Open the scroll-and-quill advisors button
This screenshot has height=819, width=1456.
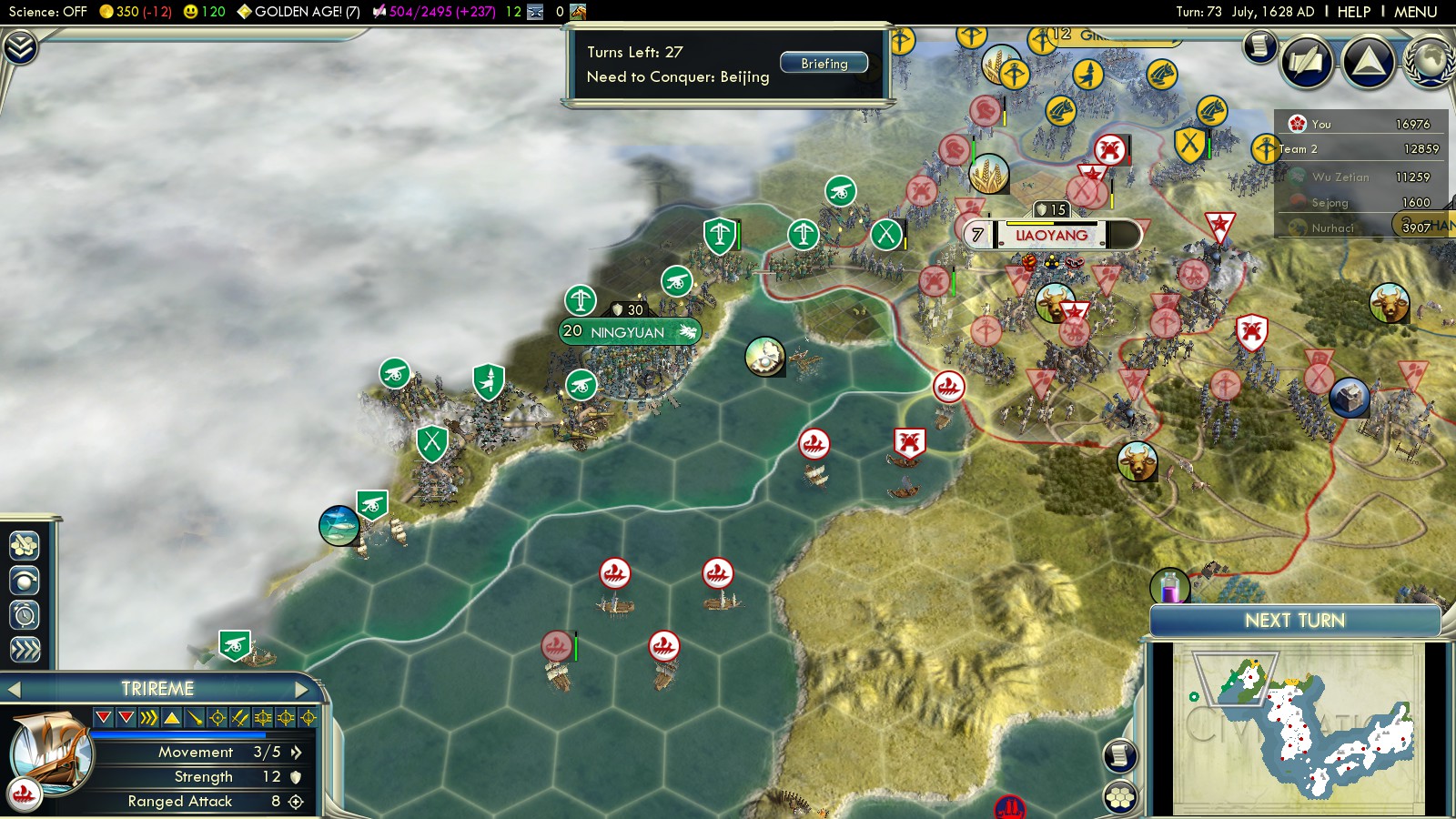click(x=1307, y=62)
